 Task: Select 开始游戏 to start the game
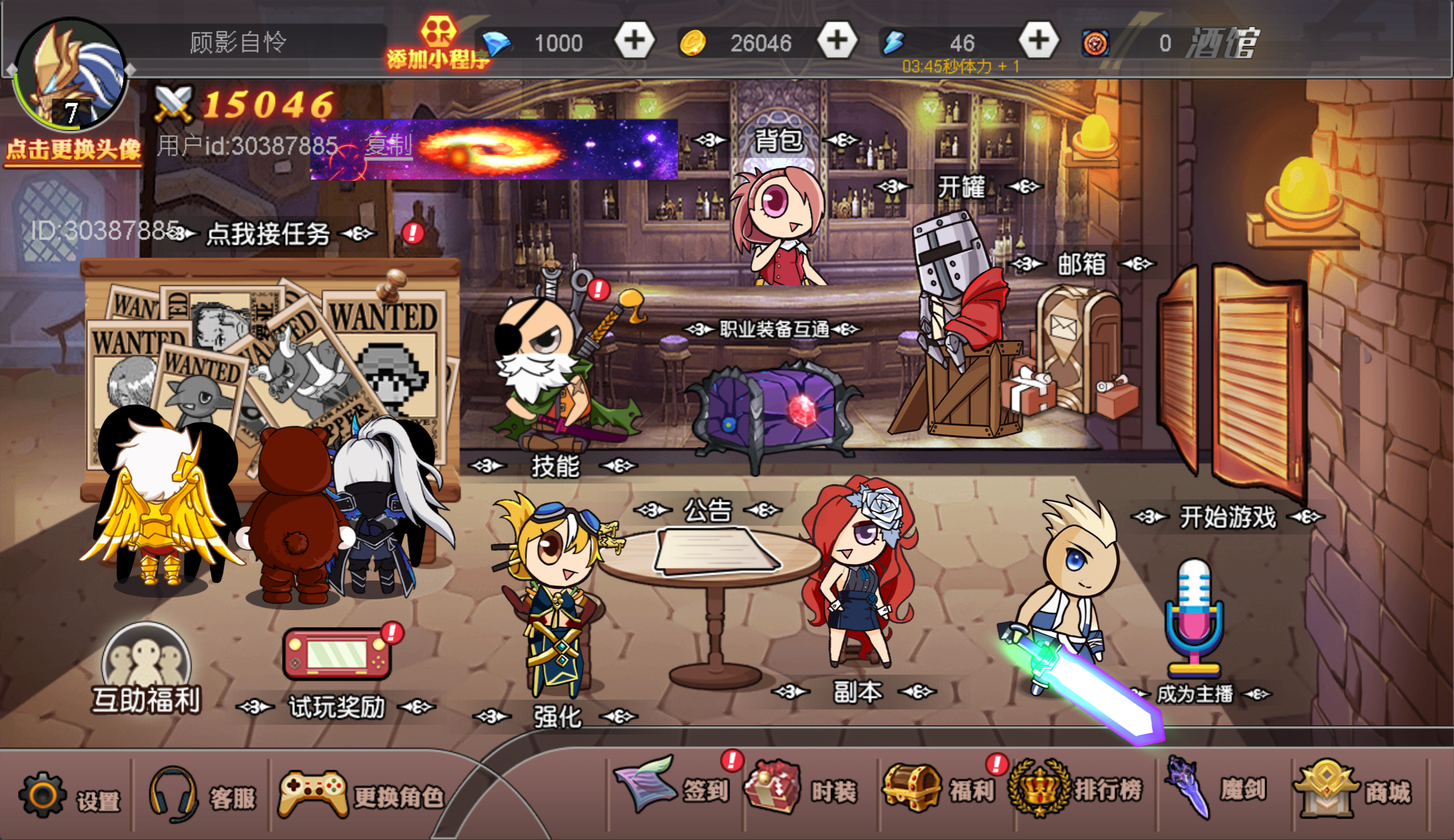(1227, 517)
